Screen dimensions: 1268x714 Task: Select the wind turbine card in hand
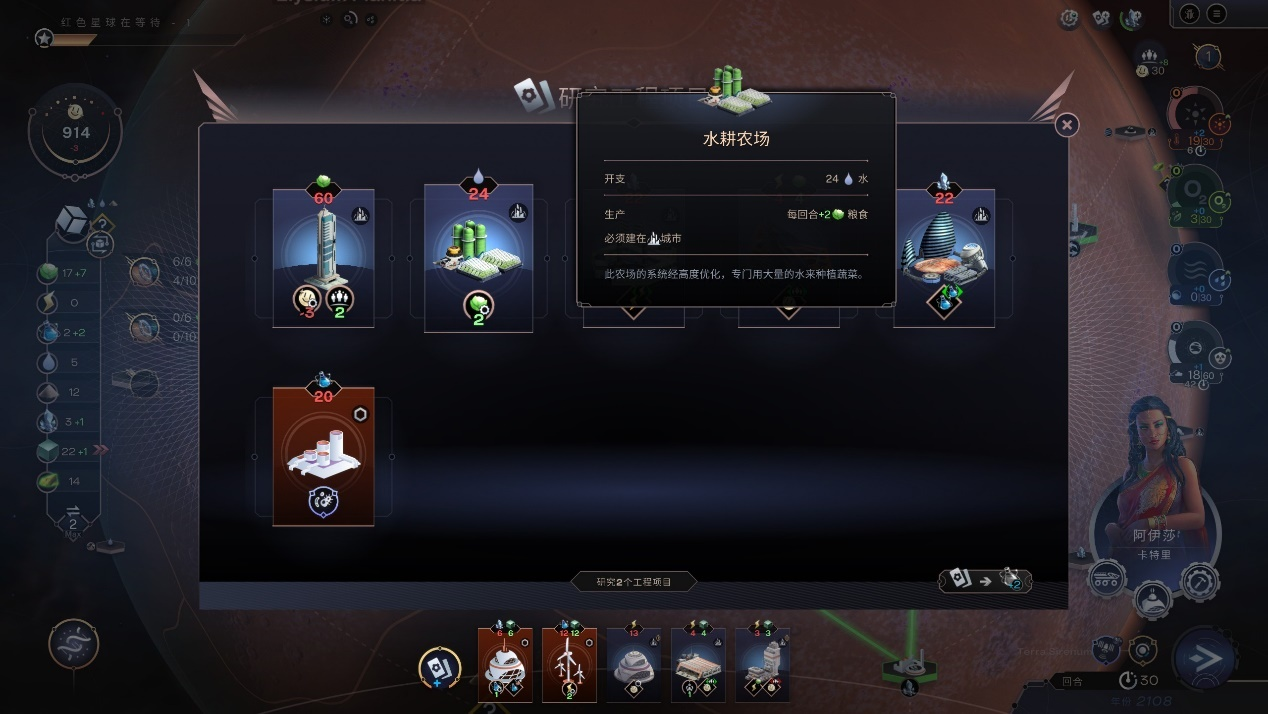(569, 666)
